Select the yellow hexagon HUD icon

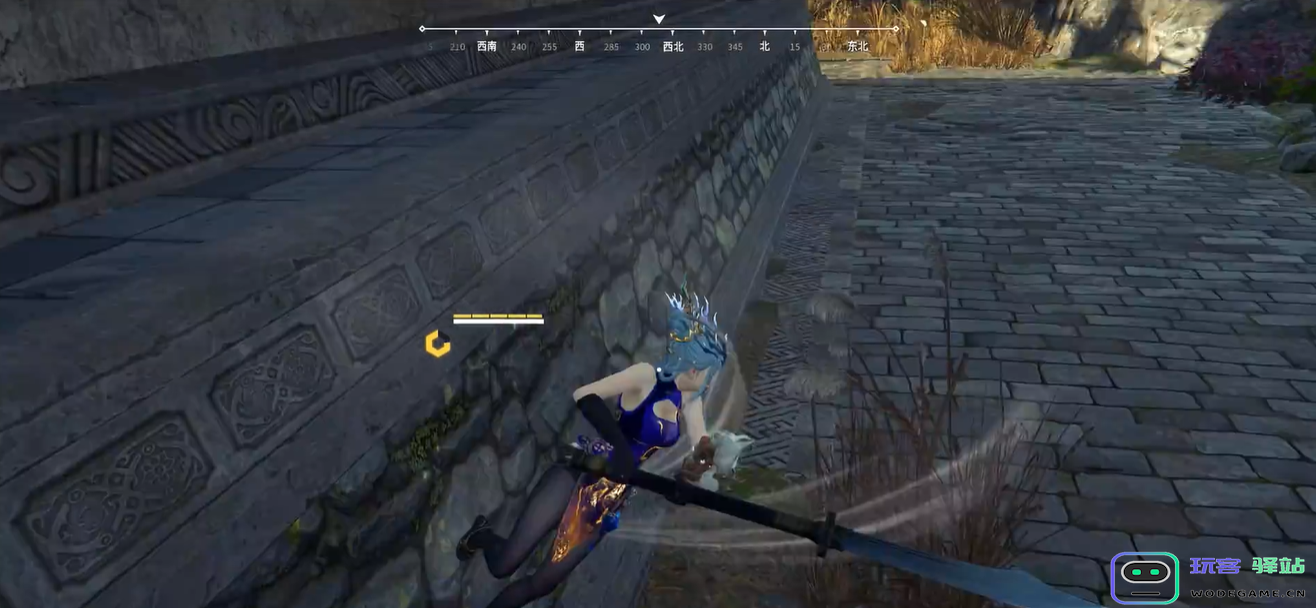pyautogui.click(x=437, y=344)
